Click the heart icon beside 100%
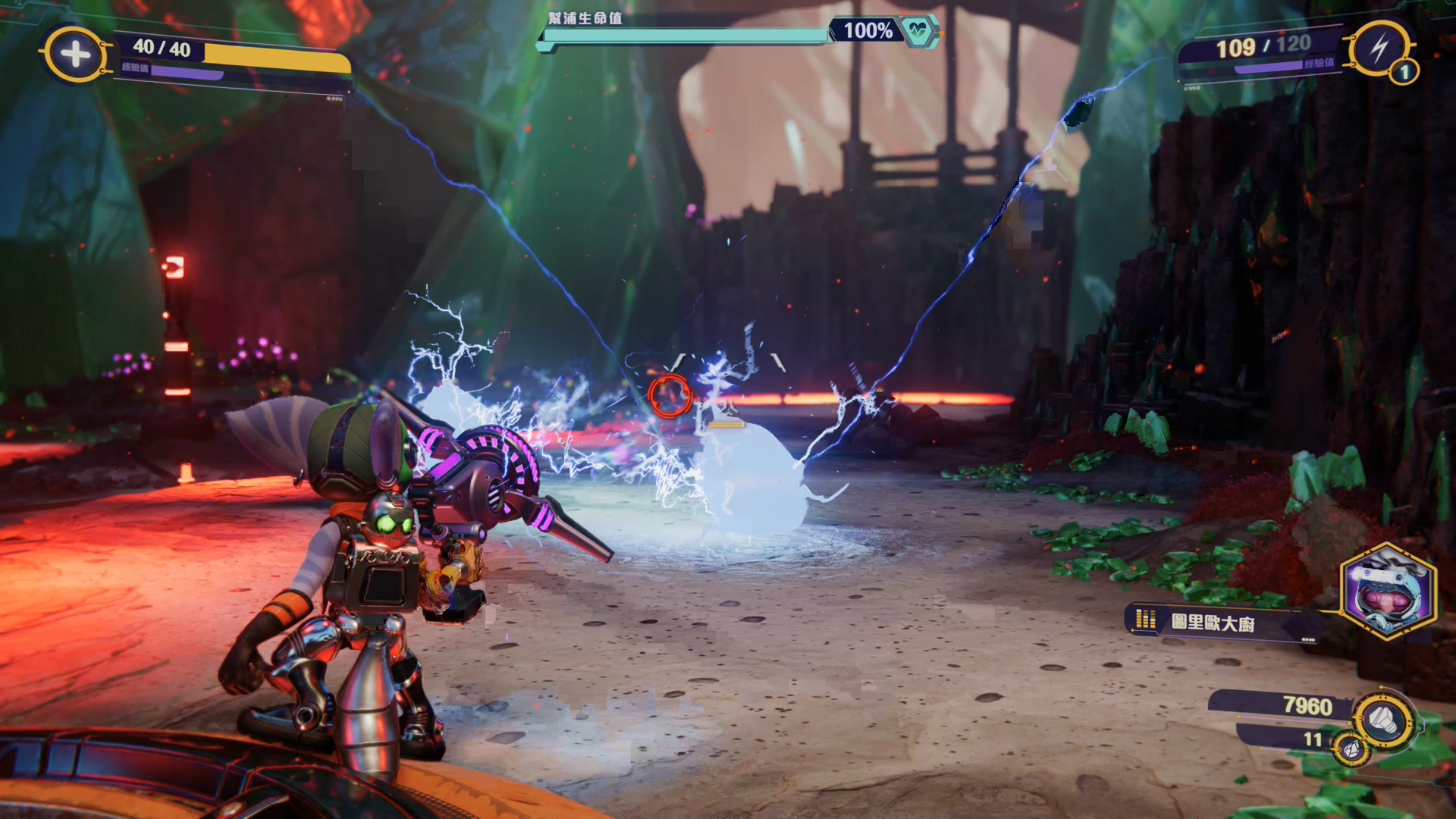 pyautogui.click(x=918, y=31)
